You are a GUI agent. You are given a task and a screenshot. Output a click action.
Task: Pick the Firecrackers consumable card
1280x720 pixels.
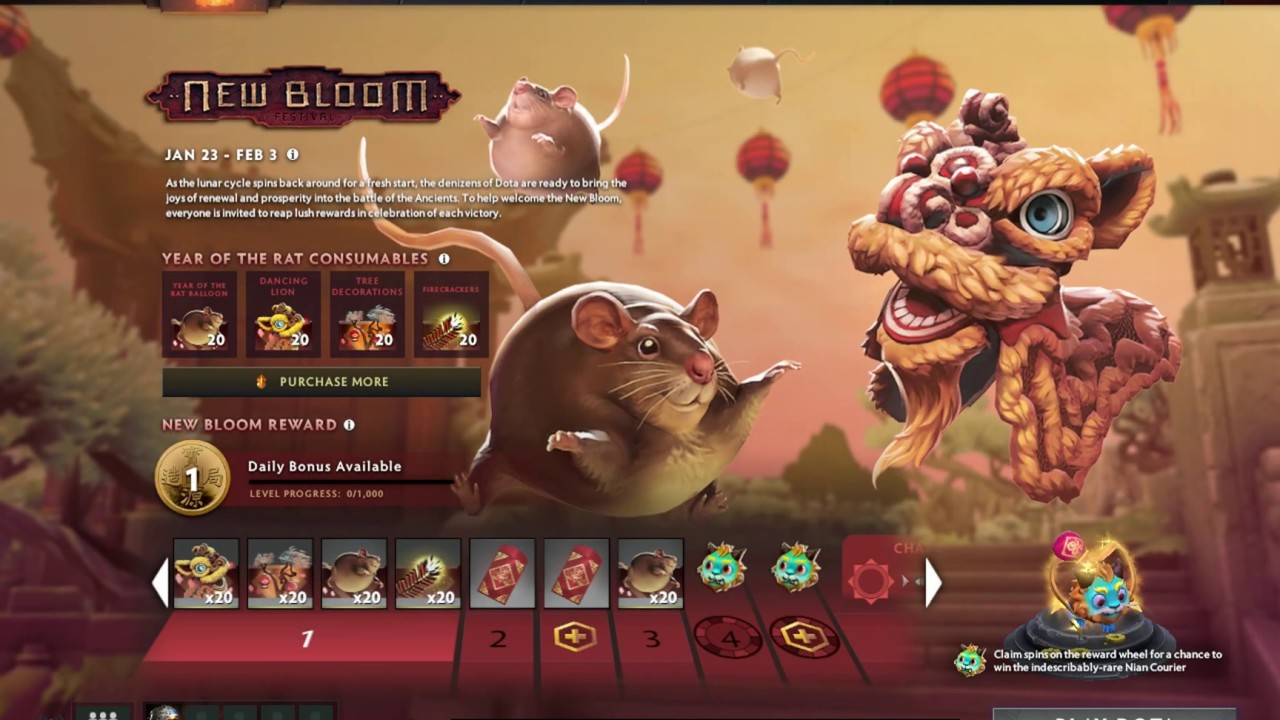451,314
